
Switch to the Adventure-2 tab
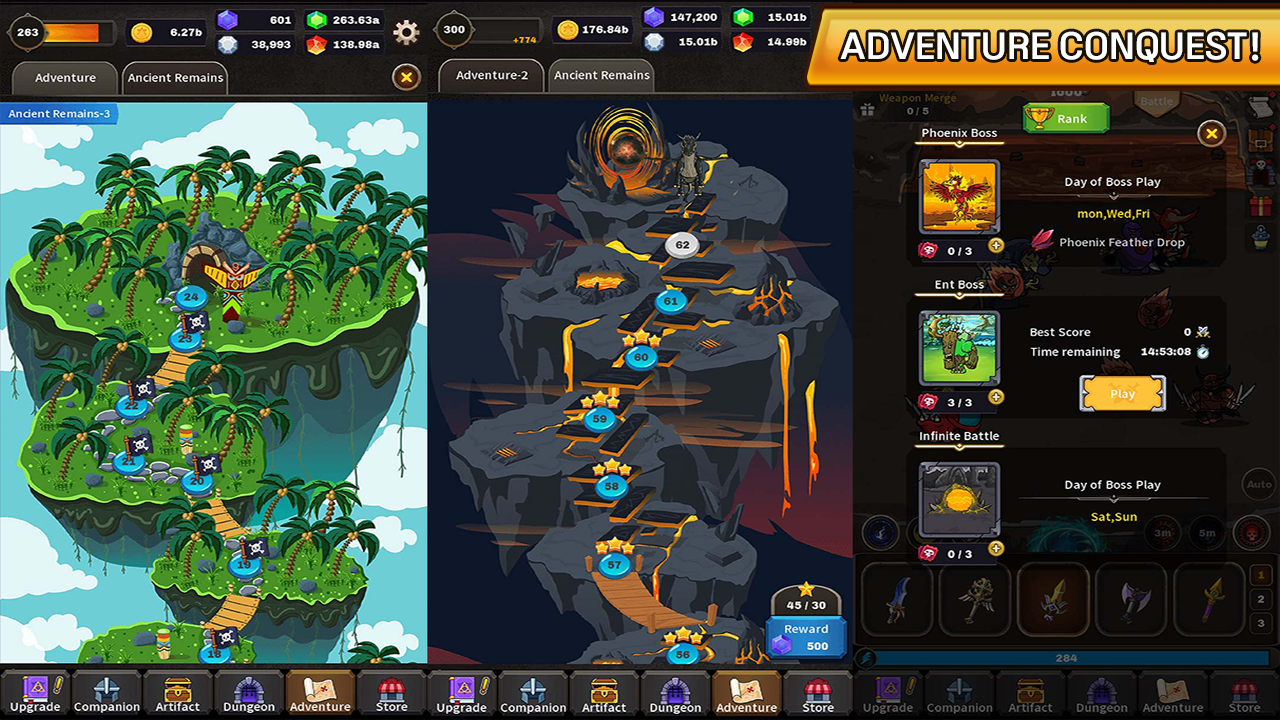pyautogui.click(x=491, y=75)
